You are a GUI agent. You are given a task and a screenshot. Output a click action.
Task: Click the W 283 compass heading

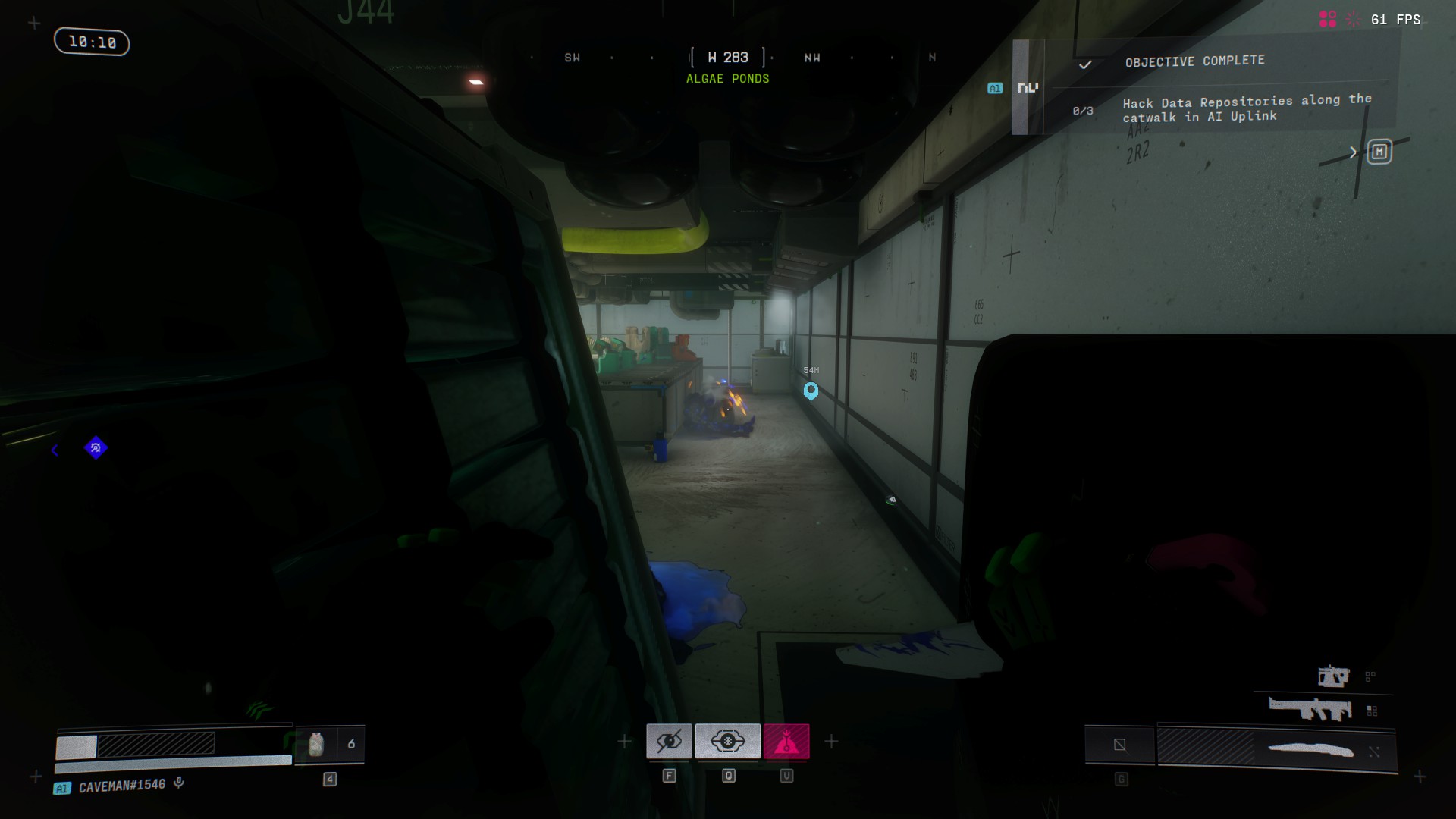[728, 58]
